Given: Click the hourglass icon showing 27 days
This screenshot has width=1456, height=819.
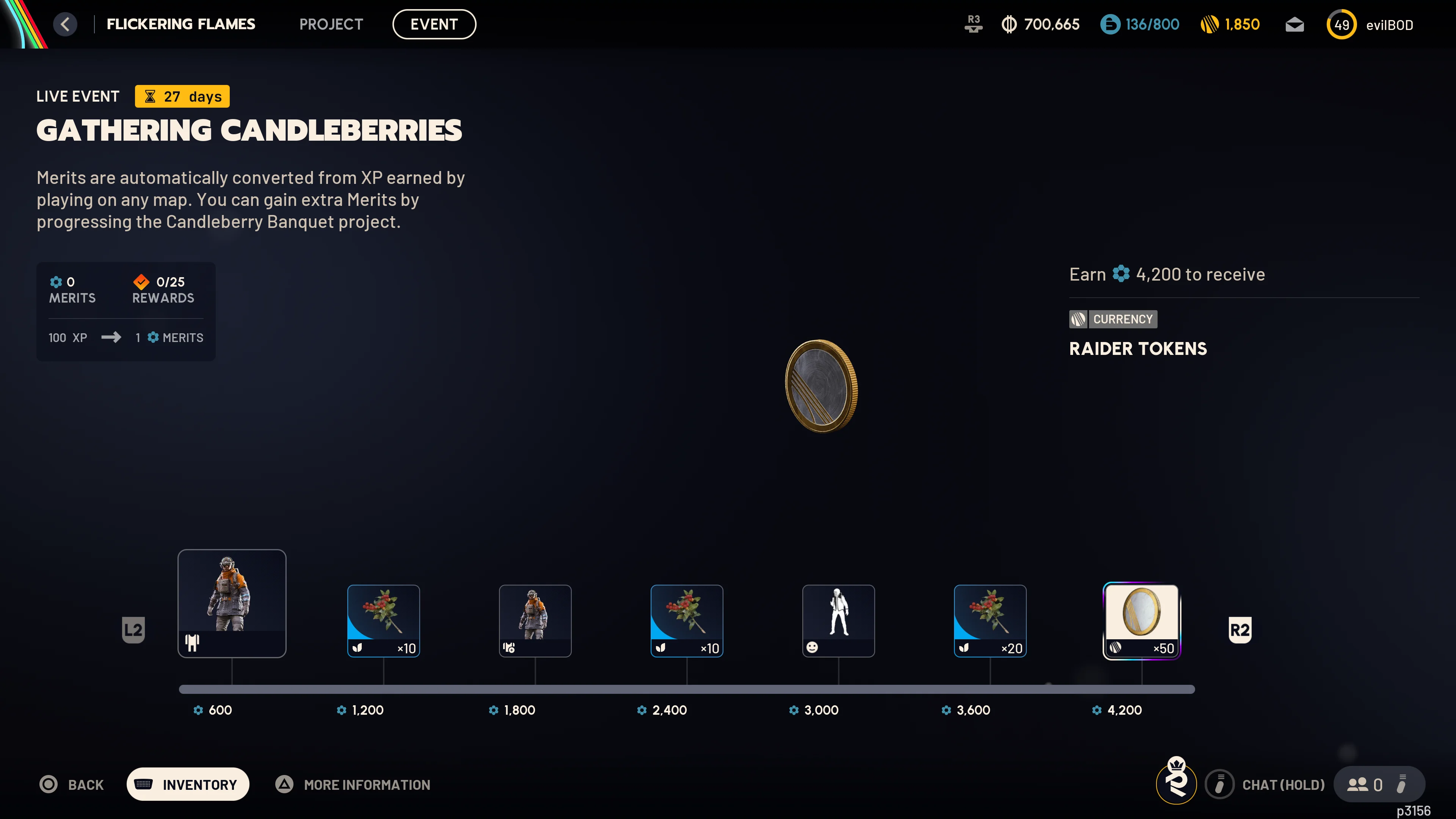Looking at the screenshot, I should pyautogui.click(x=151, y=96).
